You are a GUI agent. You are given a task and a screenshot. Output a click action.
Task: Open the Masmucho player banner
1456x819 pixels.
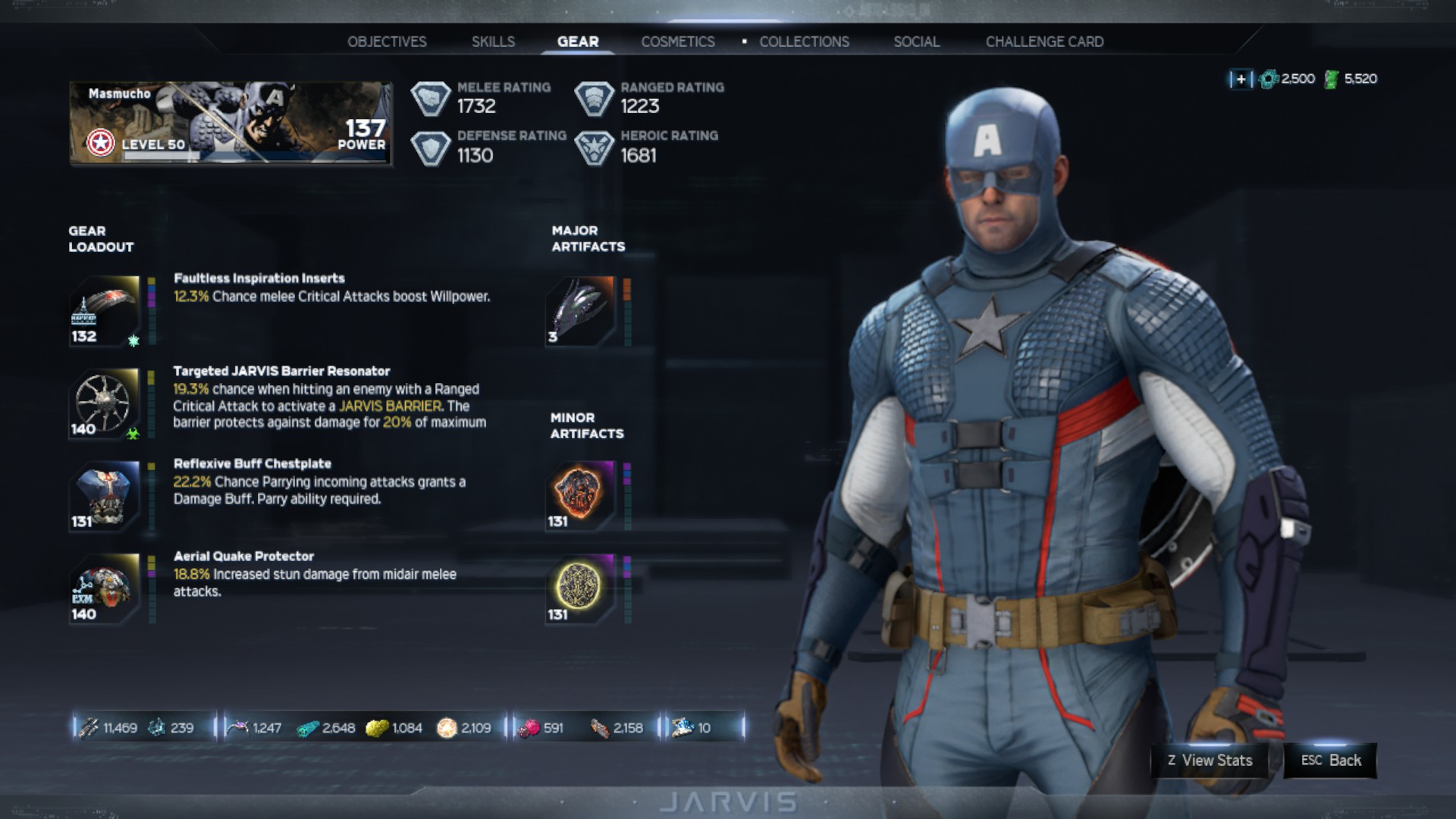pos(231,124)
